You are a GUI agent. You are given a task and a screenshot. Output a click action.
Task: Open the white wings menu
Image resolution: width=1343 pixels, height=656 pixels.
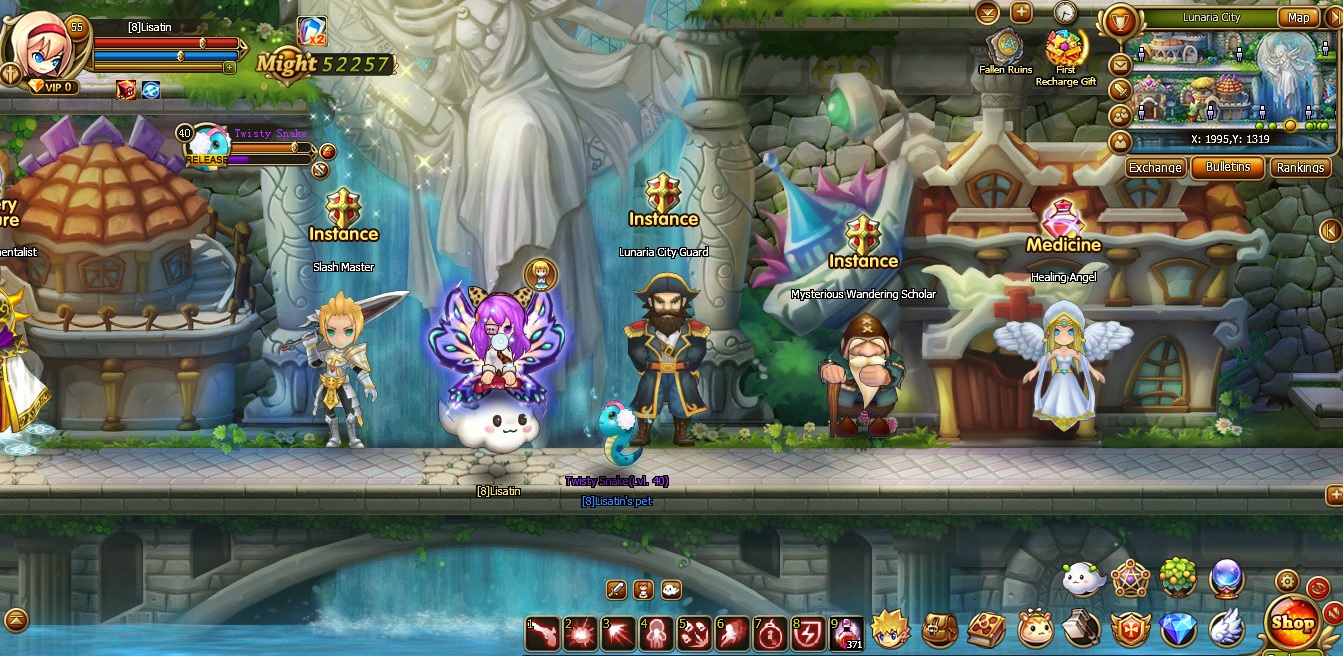pyautogui.click(x=1226, y=628)
